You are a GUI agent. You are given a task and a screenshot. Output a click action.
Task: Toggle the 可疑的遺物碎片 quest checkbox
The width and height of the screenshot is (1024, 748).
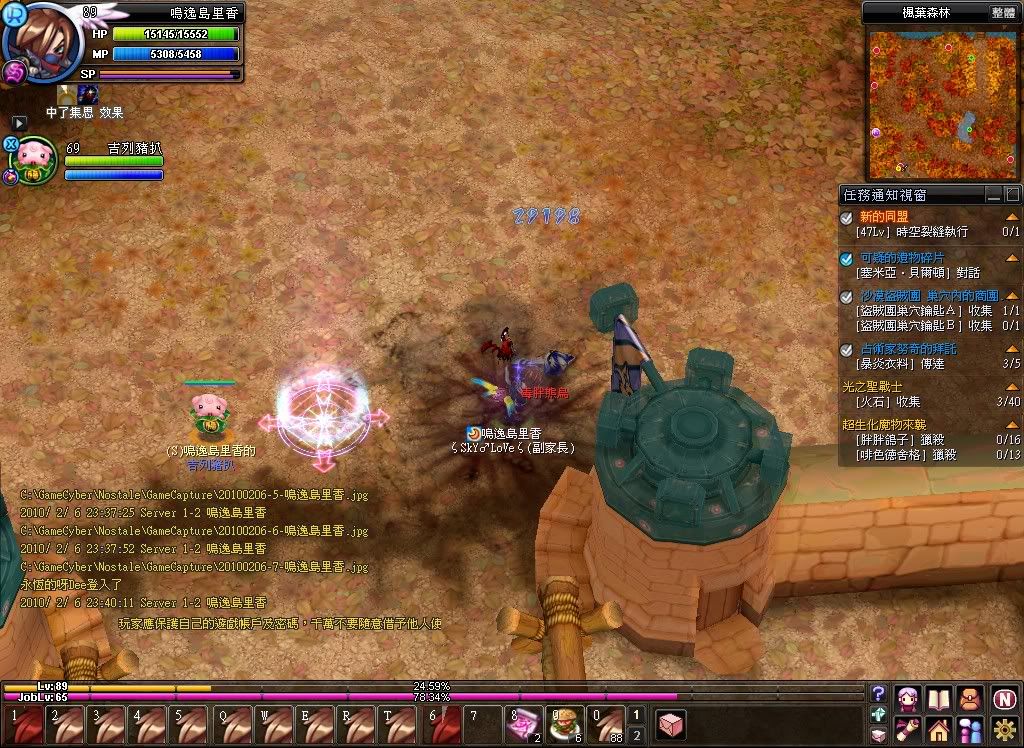click(x=847, y=258)
